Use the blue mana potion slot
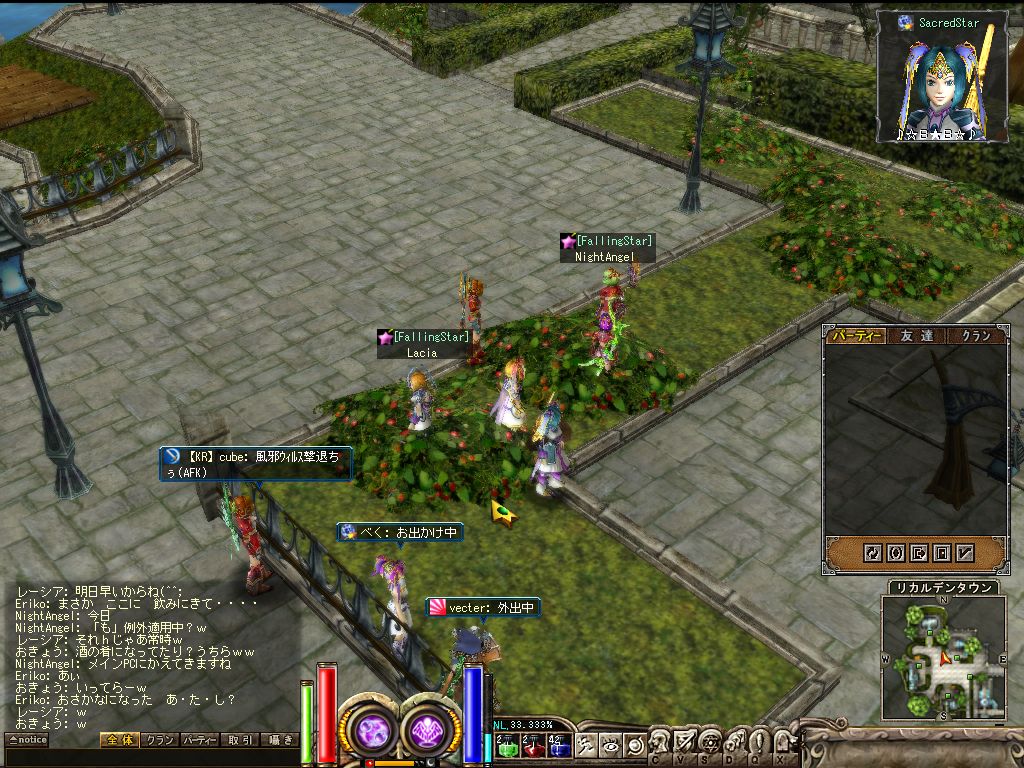This screenshot has width=1024, height=768. 557,744
